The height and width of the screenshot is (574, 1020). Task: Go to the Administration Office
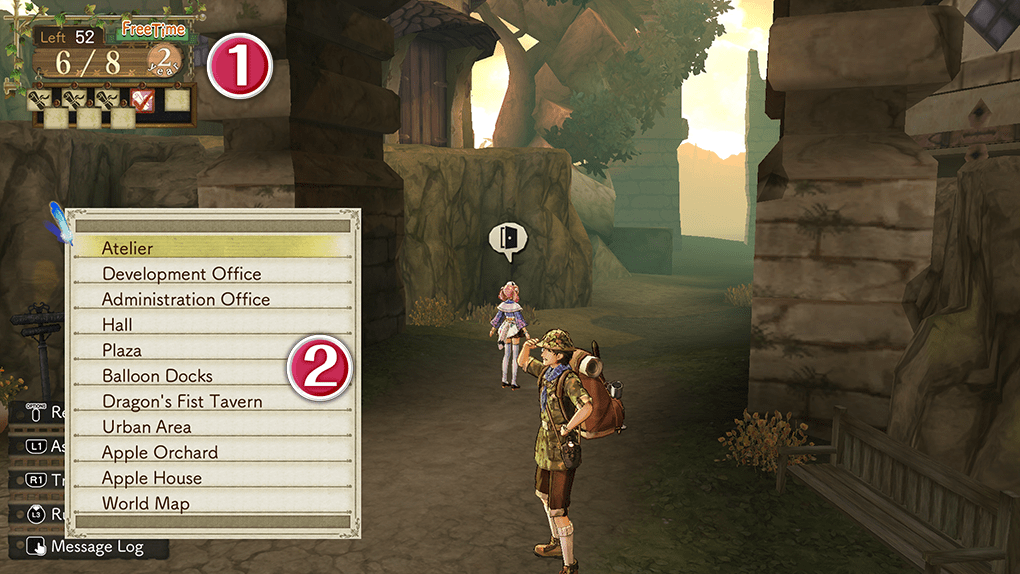(x=186, y=299)
